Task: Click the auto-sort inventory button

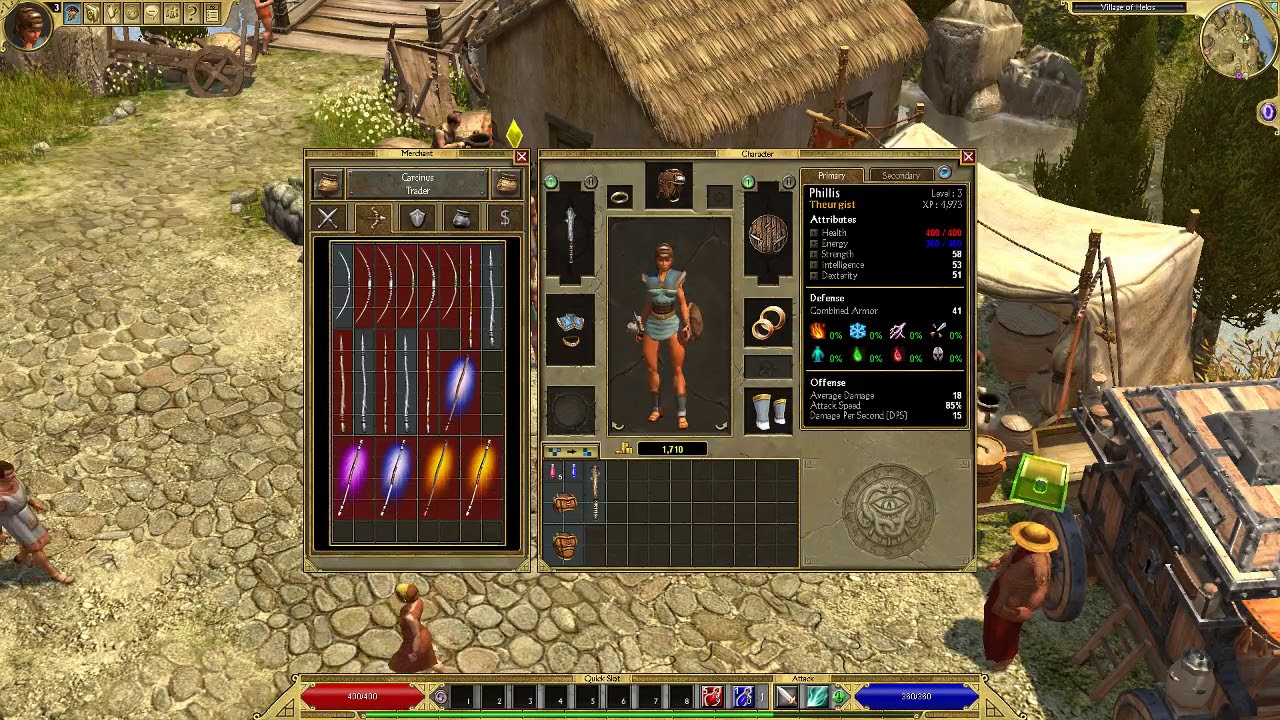Action: [x=571, y=452]
